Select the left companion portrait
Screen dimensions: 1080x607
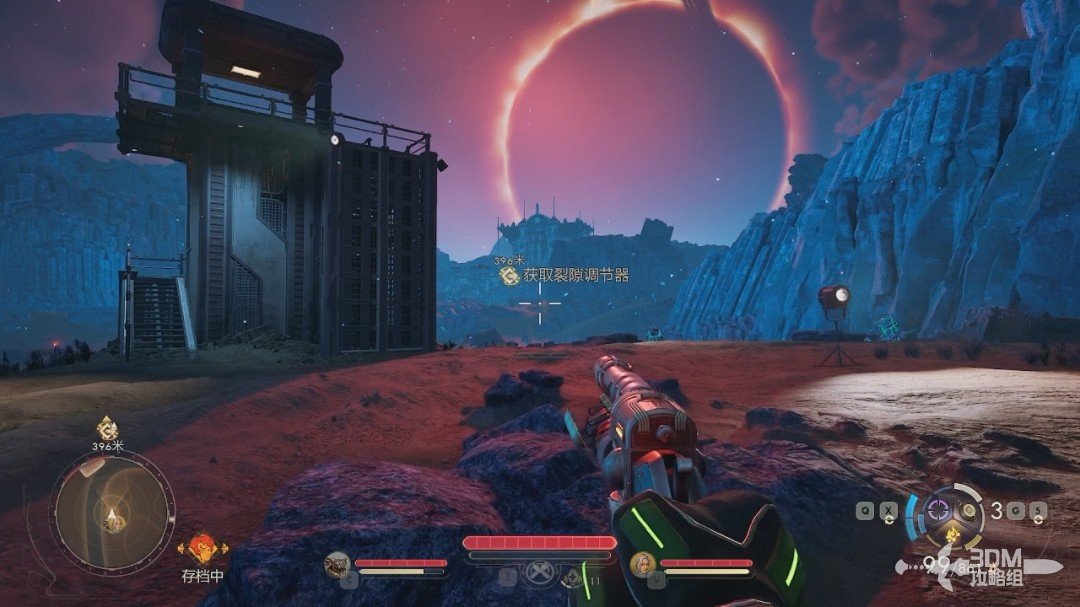click(x=336, y=565)
